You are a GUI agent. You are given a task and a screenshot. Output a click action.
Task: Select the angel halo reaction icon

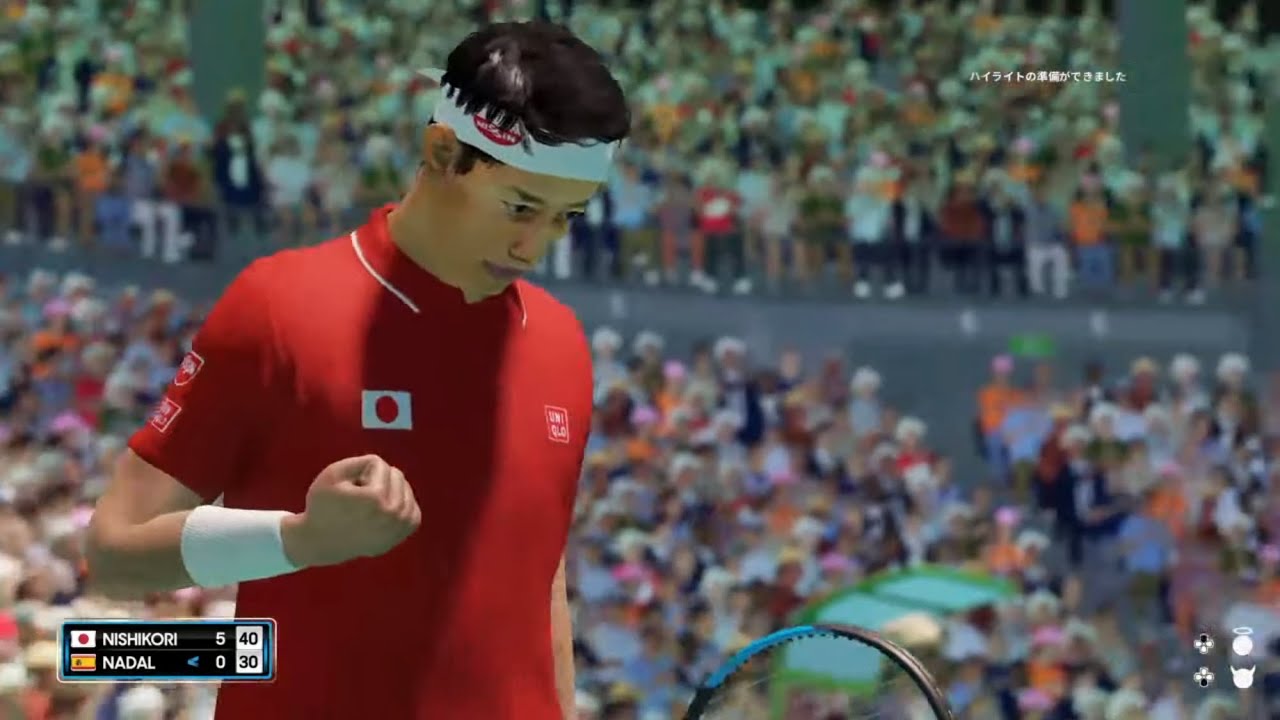(x=1242, y=643)
